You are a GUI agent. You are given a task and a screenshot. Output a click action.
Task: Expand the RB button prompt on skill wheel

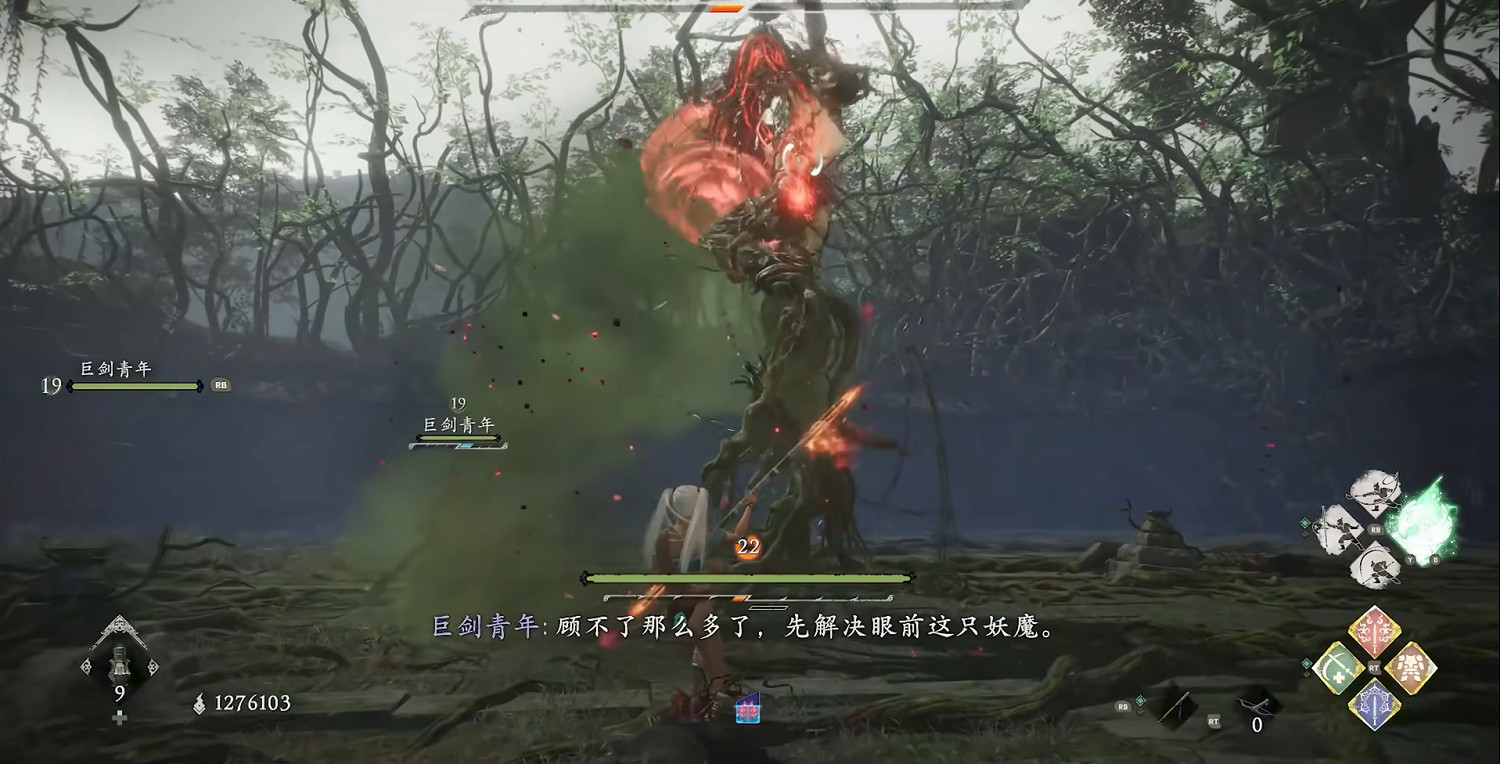tap(1375, 529)
